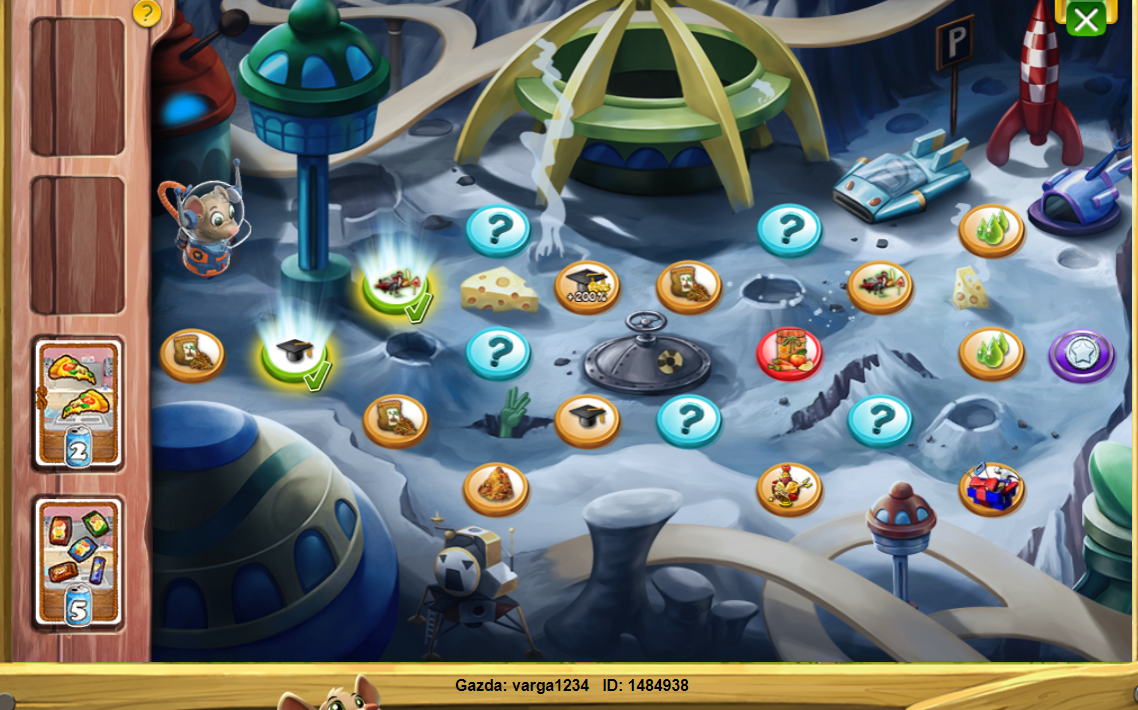Pick the purple star medal node
Image resolution: width=1138 pixels, height=710 pixels.
pyautogui.click(x=1082, y=356)
